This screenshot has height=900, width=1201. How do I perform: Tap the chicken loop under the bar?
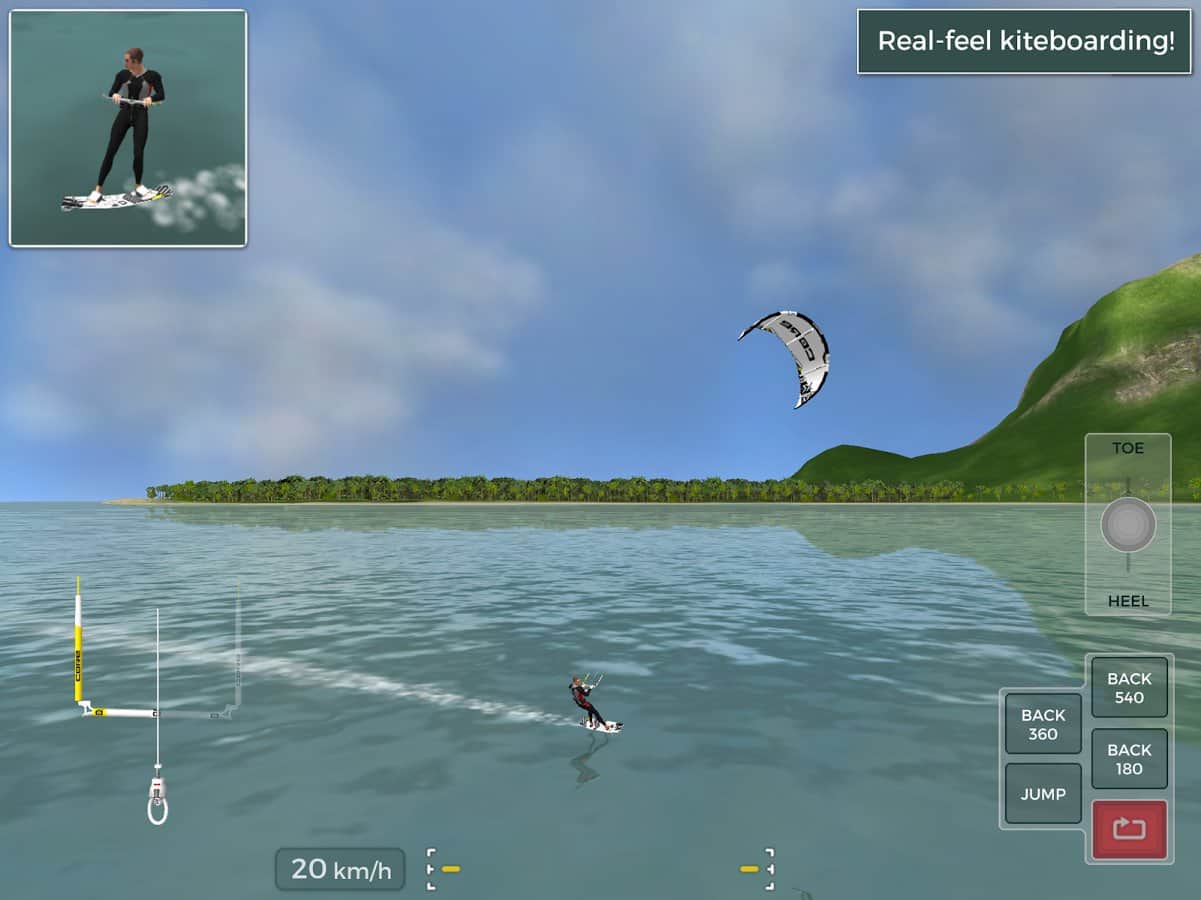(157, 805)
